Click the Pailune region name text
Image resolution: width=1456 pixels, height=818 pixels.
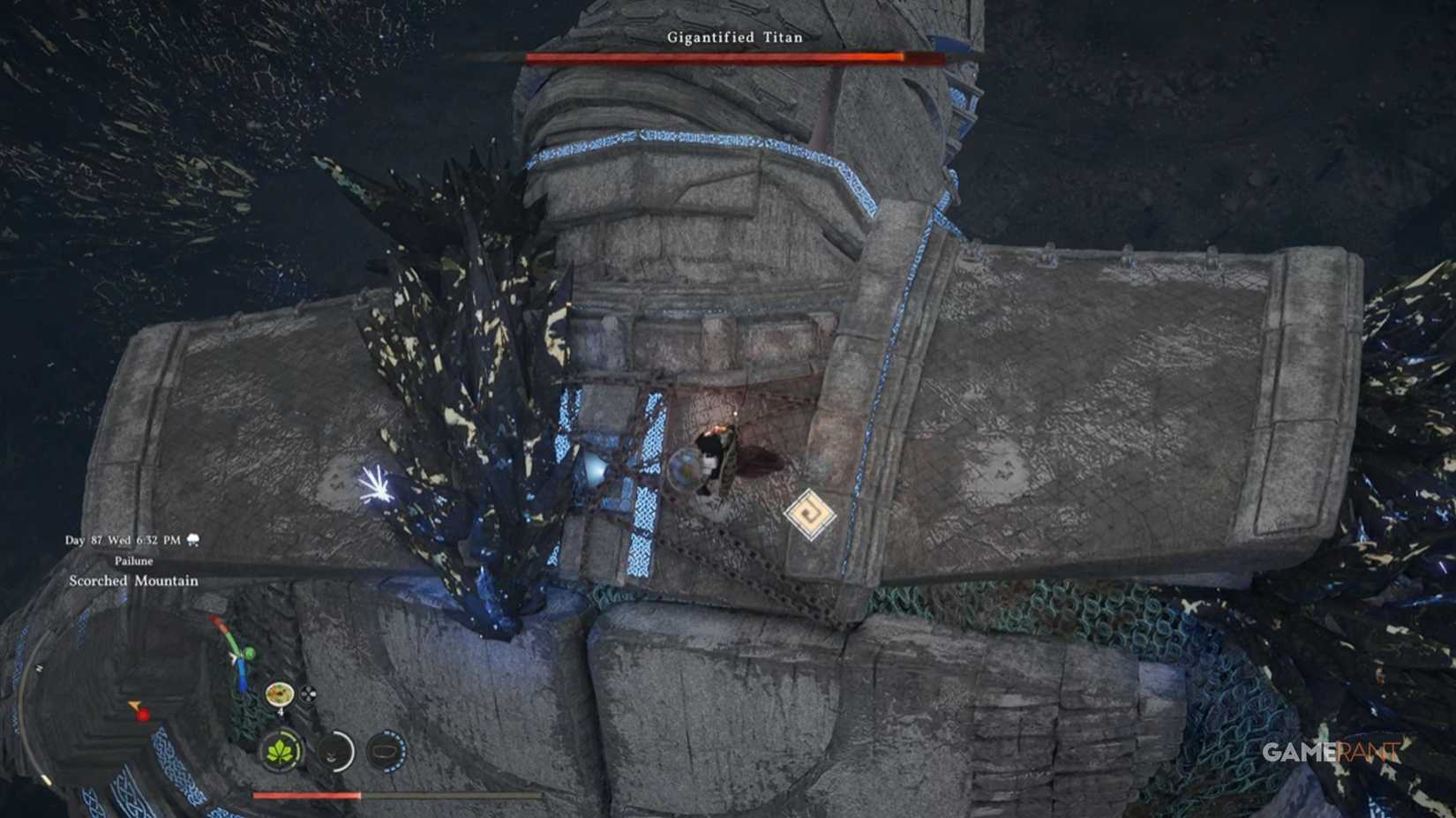133,559
